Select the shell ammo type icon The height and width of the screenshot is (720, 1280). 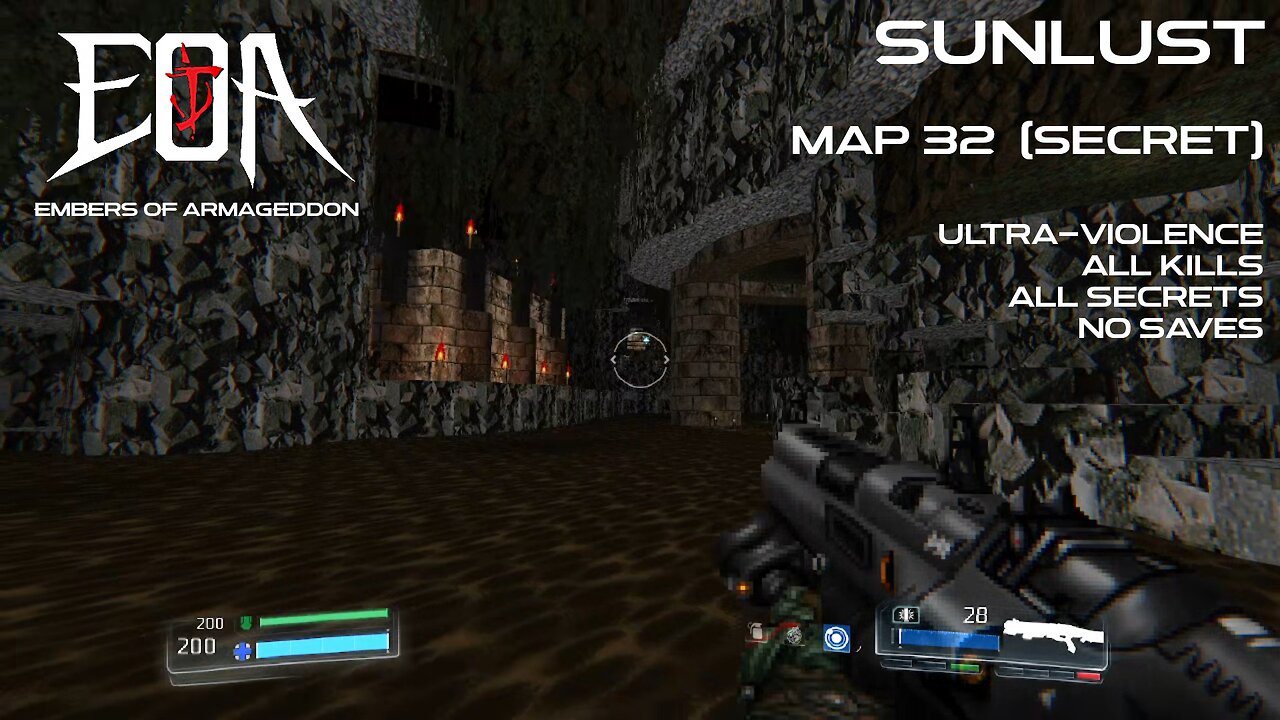pyautogui.click(x=906, y=613)
